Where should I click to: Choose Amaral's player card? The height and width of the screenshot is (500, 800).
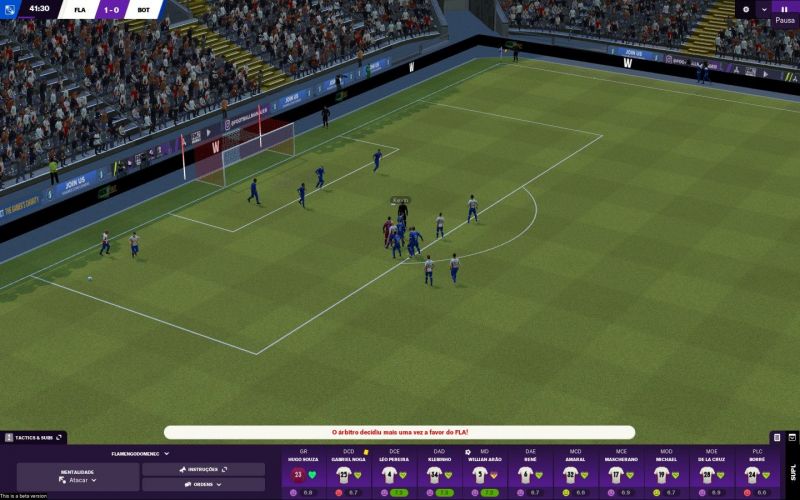(x=575, y=473)
